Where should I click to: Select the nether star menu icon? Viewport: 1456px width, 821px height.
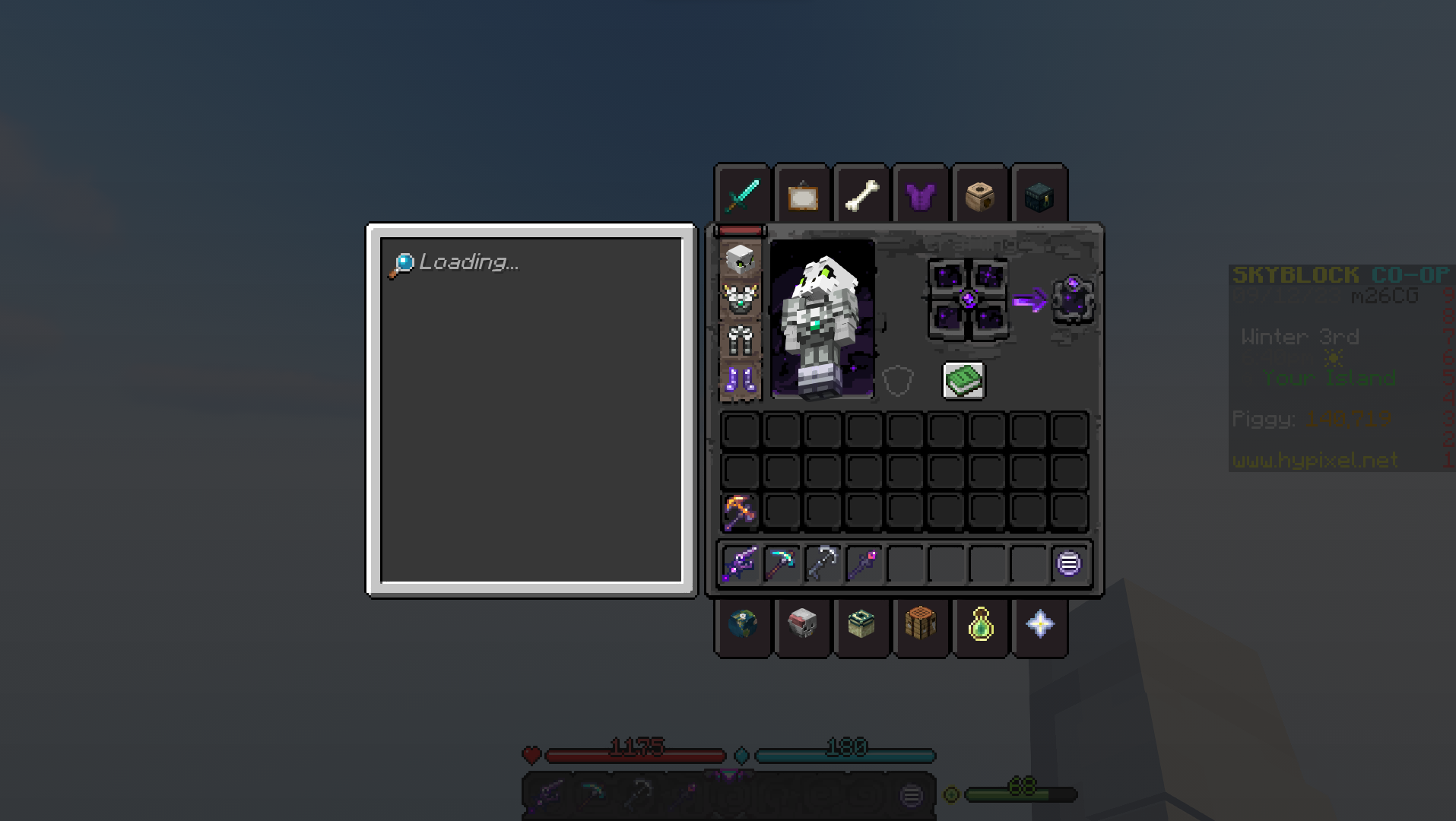coord(1040,625)
